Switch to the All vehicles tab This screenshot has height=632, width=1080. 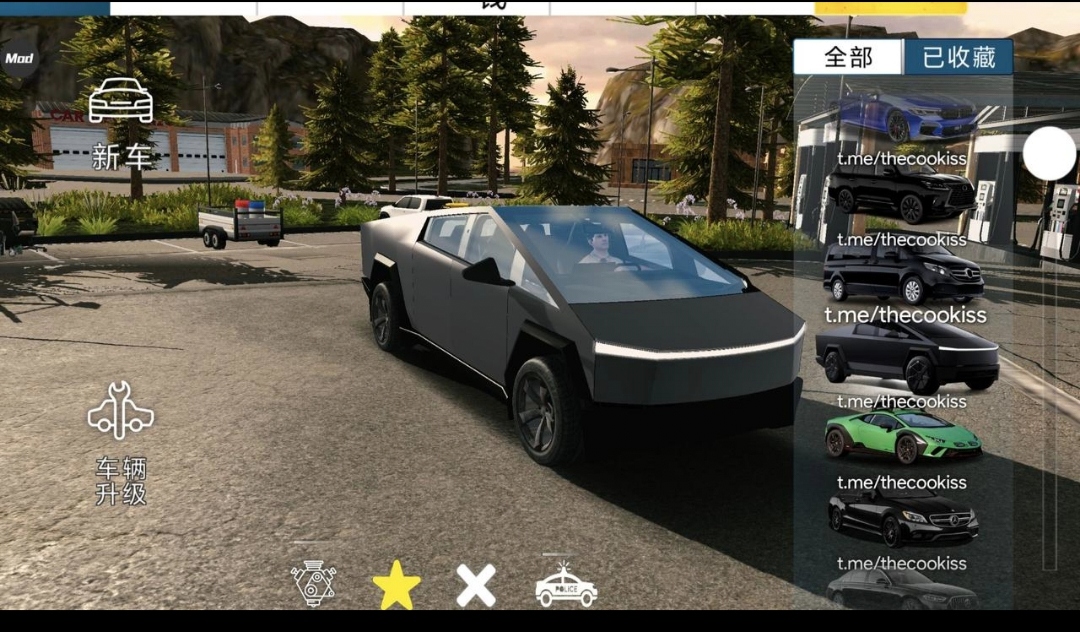coord(848,58)
